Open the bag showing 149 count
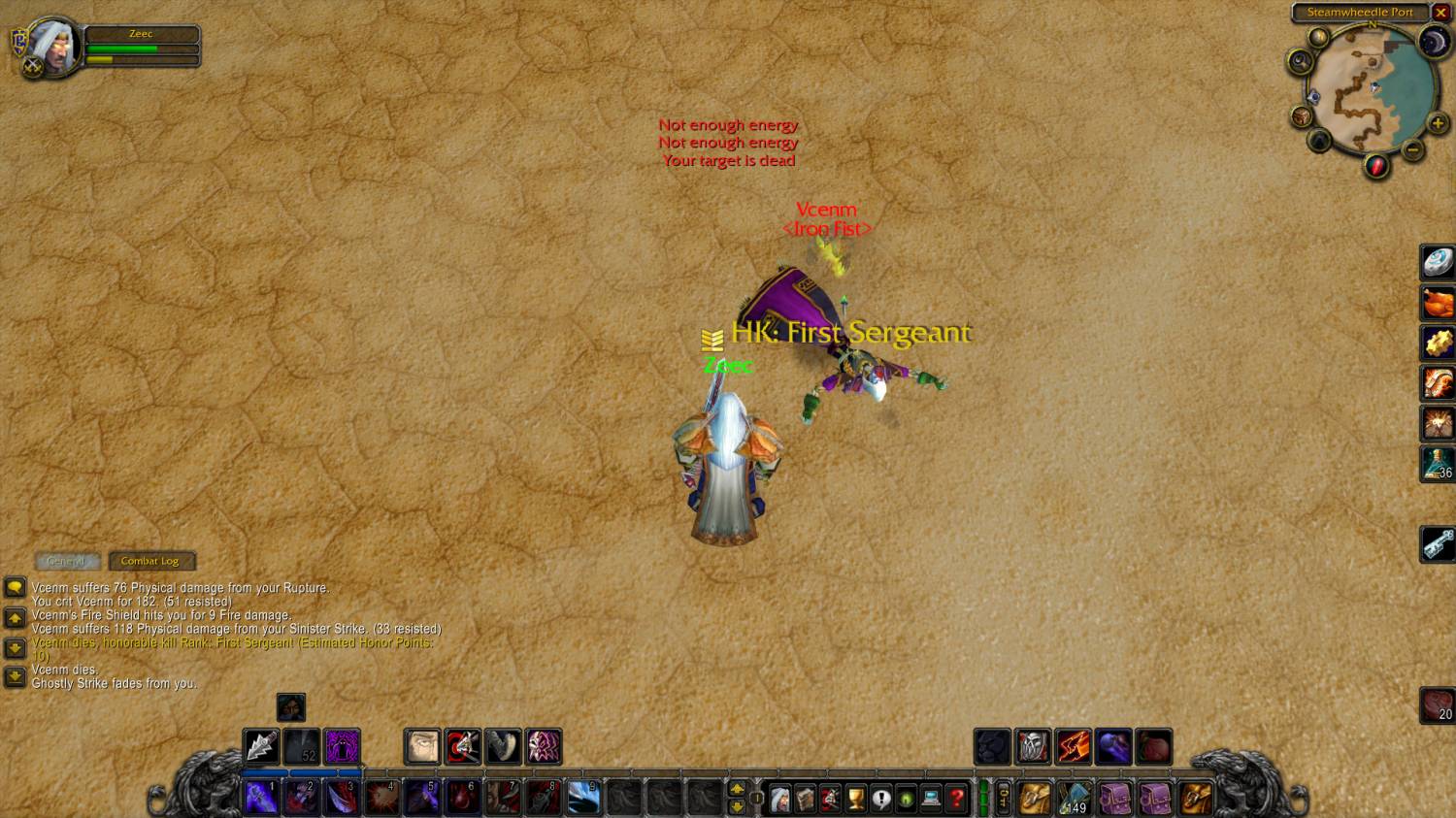This screenshot has width=1456, height=818. pyautogui.click(x=1074, y=799)
